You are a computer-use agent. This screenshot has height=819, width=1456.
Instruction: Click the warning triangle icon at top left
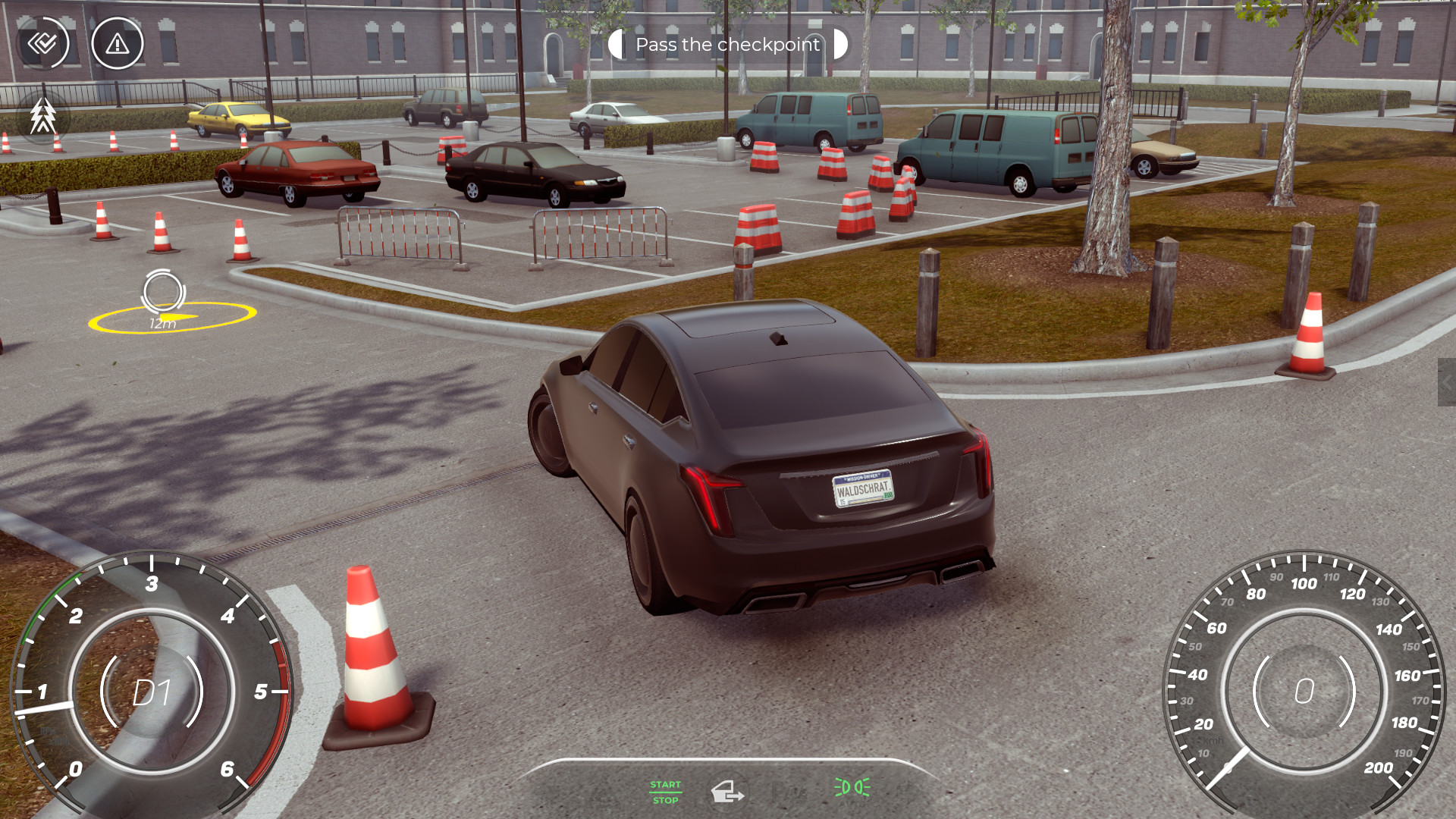pyautogui.click(x=117, y=44)
